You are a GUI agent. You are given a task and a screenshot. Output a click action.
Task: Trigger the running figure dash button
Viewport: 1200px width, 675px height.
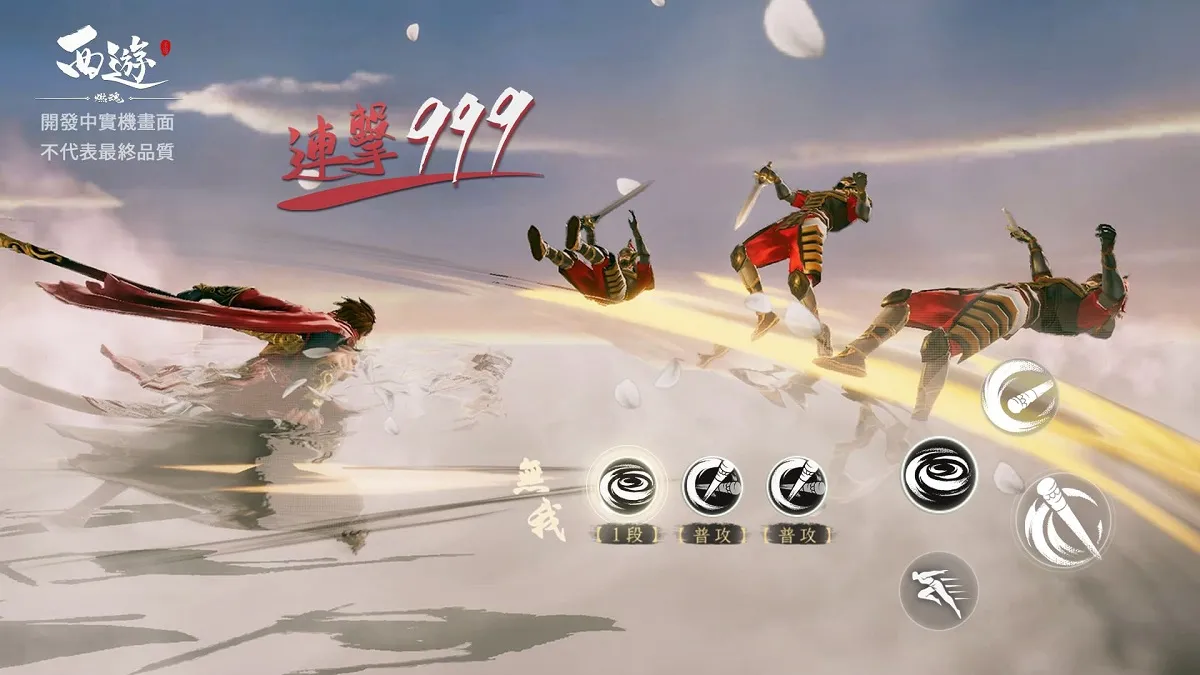938,590
